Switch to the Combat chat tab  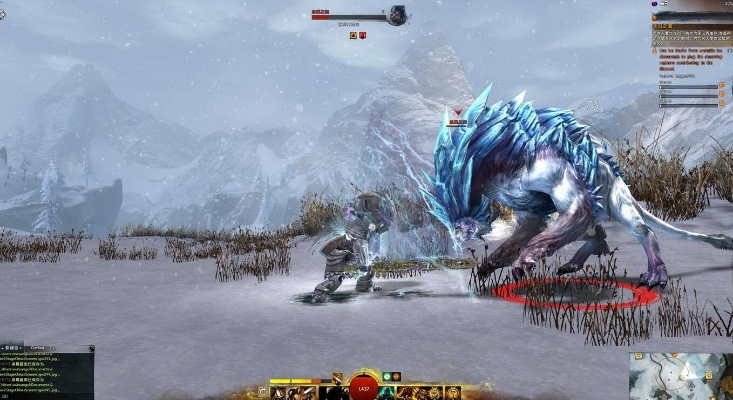tap(36, 348)
